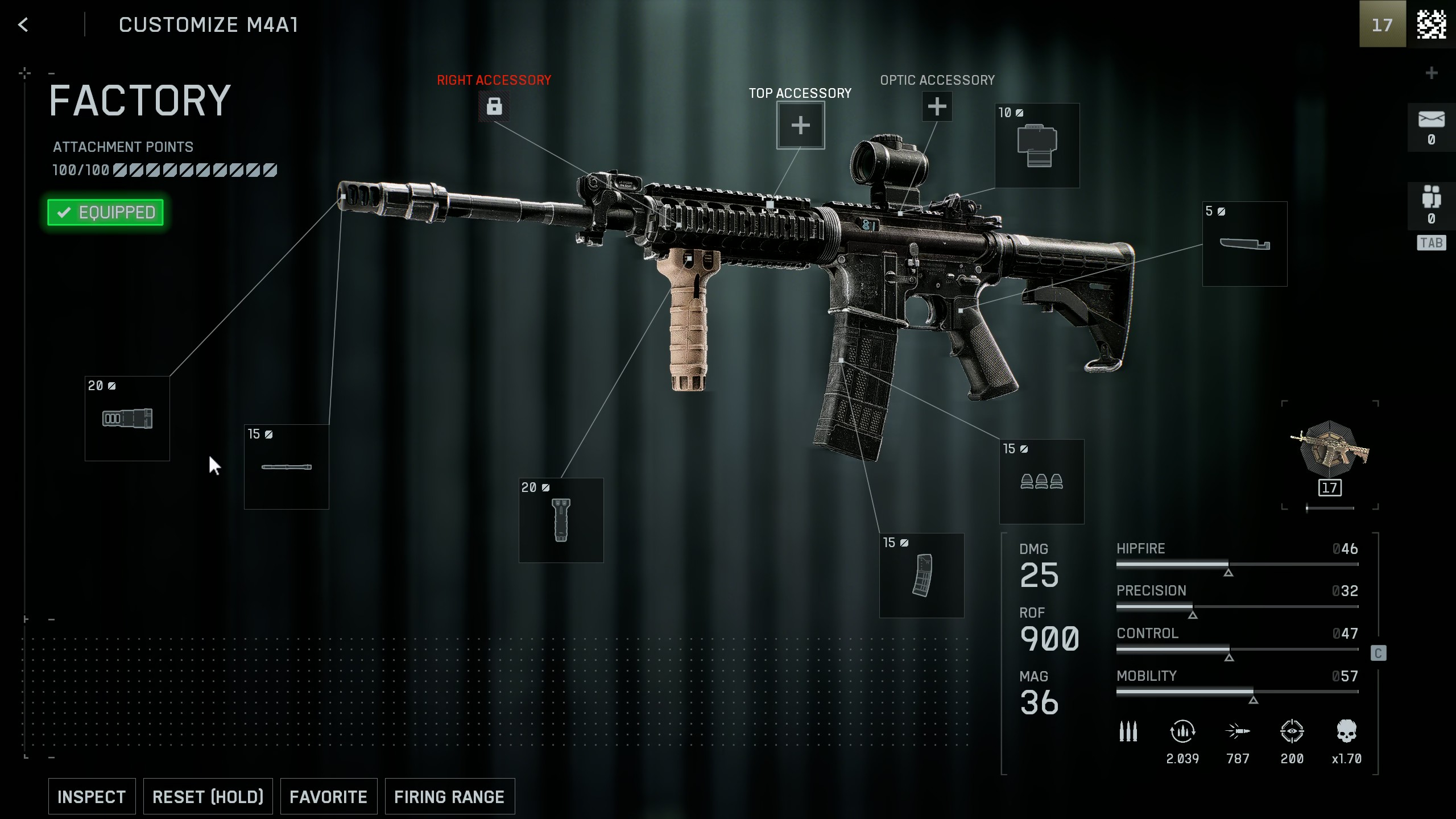Select the top rail accessory icon near the optic

[x=1036, y=146]
